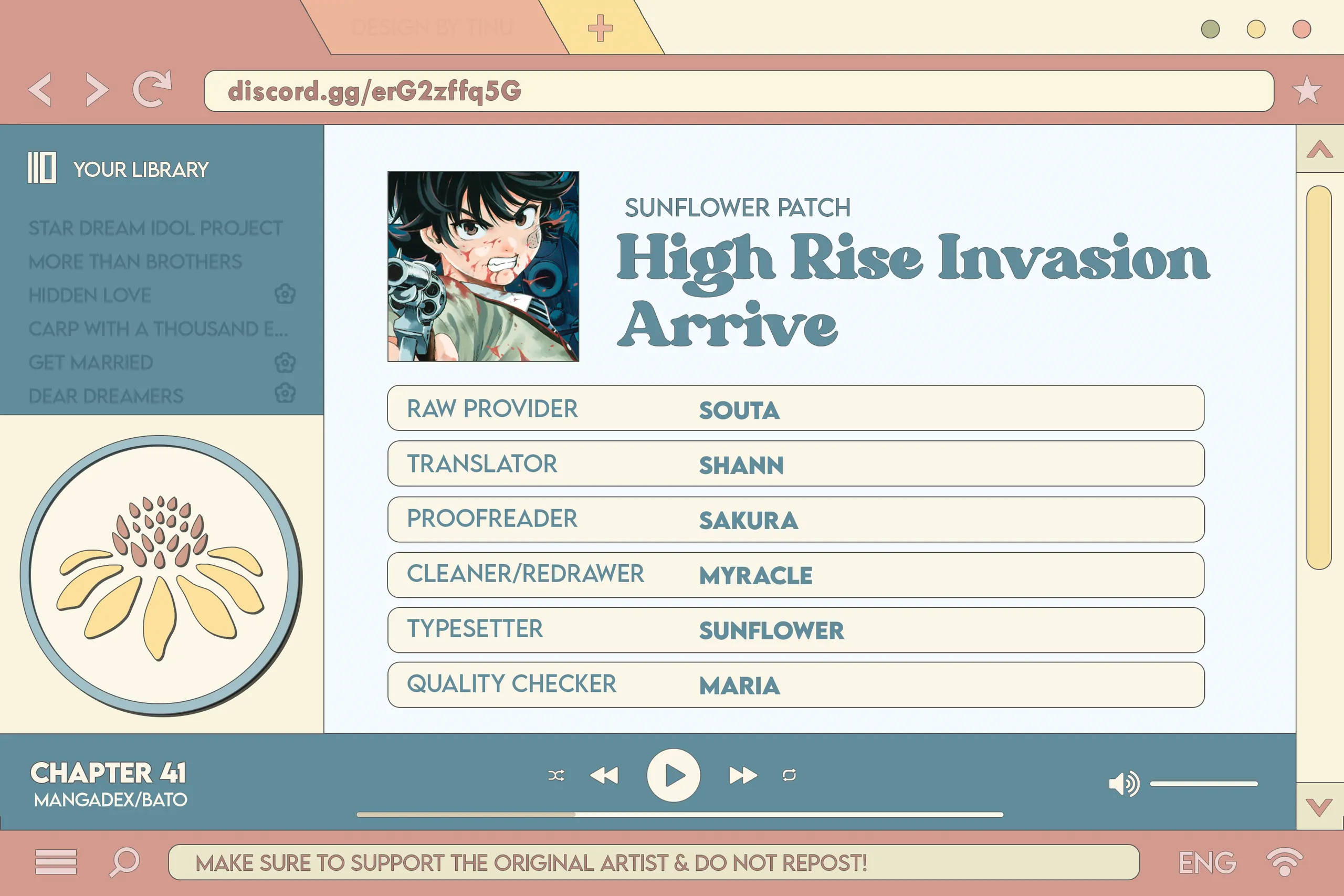Image resolution: width=1344 pixels, height=896 pixels.
Task: Click the chapter progress bar
Action: click(x=679, y=814)
